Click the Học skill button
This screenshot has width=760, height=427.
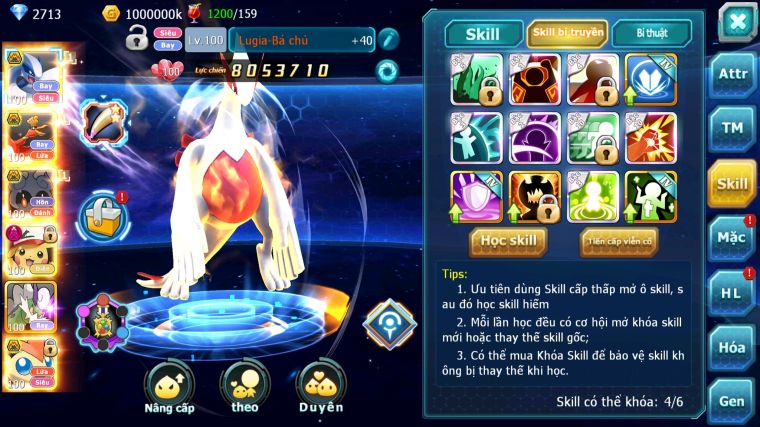click(509, 241)
